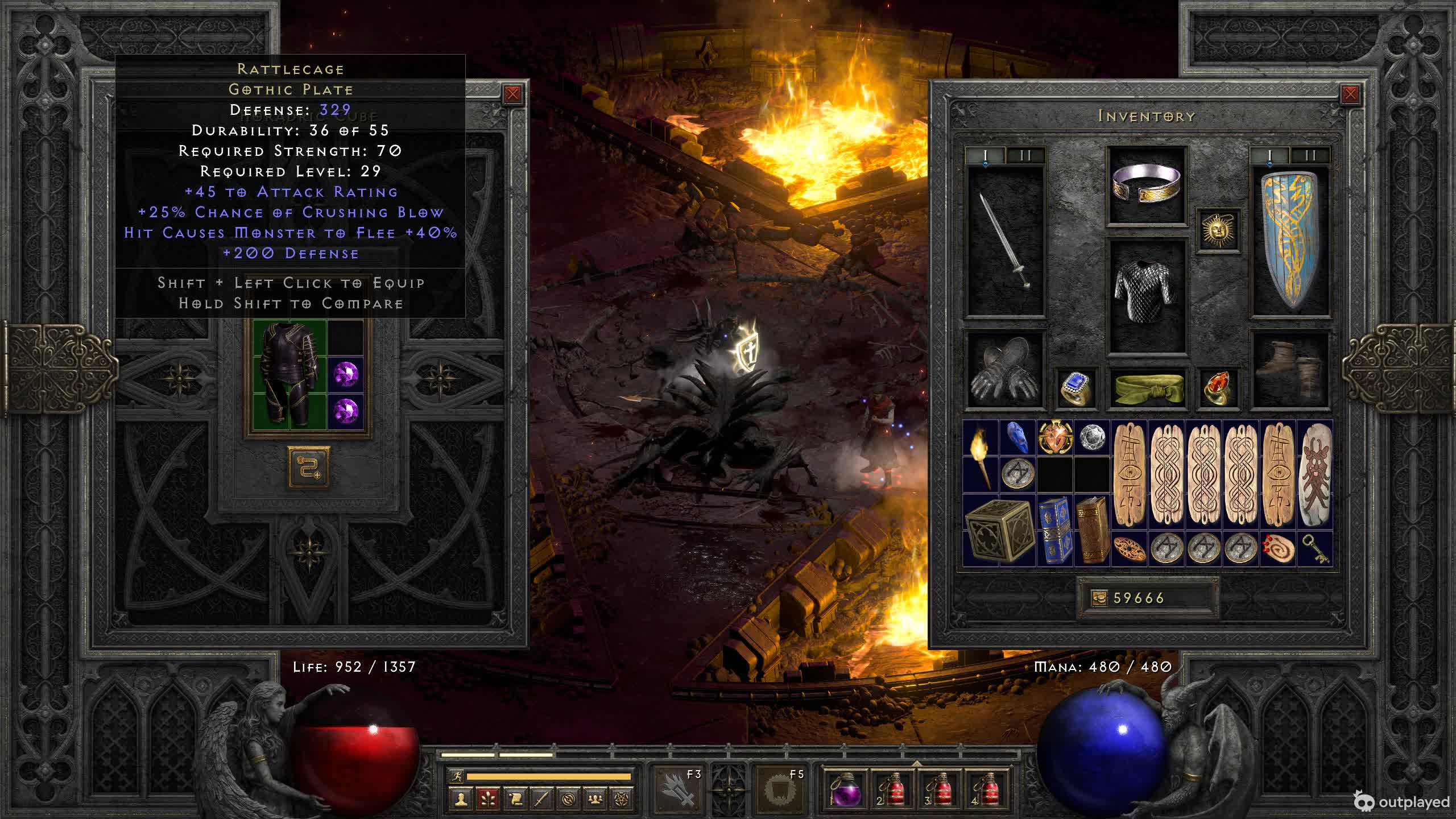Pick up the torch in inventory
1456x819 pixels.
coord(981,456)
